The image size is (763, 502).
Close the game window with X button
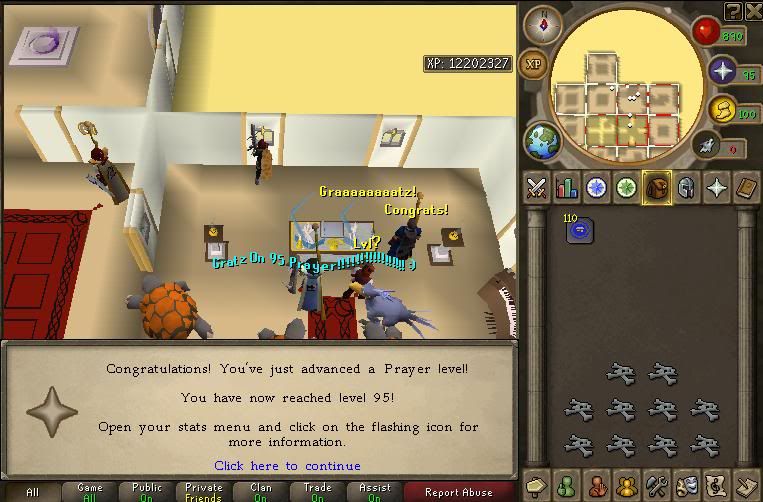click(753, 10)
